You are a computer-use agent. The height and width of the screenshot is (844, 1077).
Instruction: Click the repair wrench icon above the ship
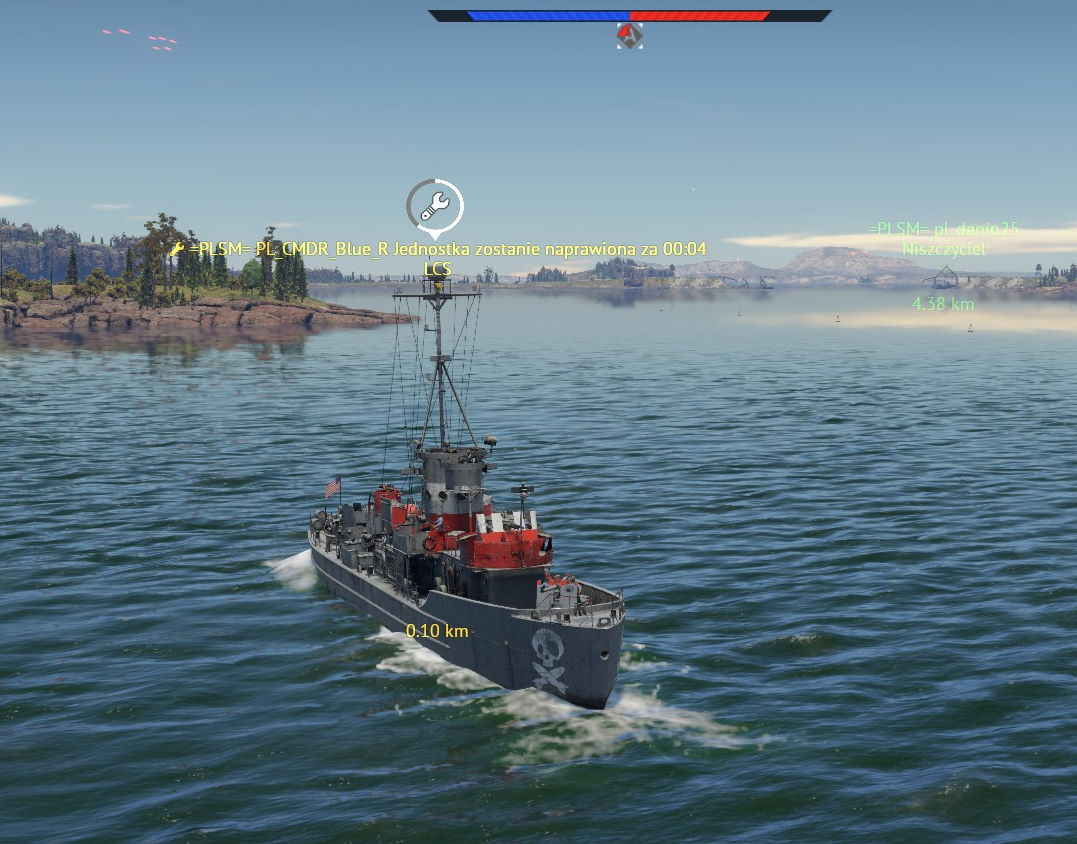pyautogui.click(x=435, y=207)
